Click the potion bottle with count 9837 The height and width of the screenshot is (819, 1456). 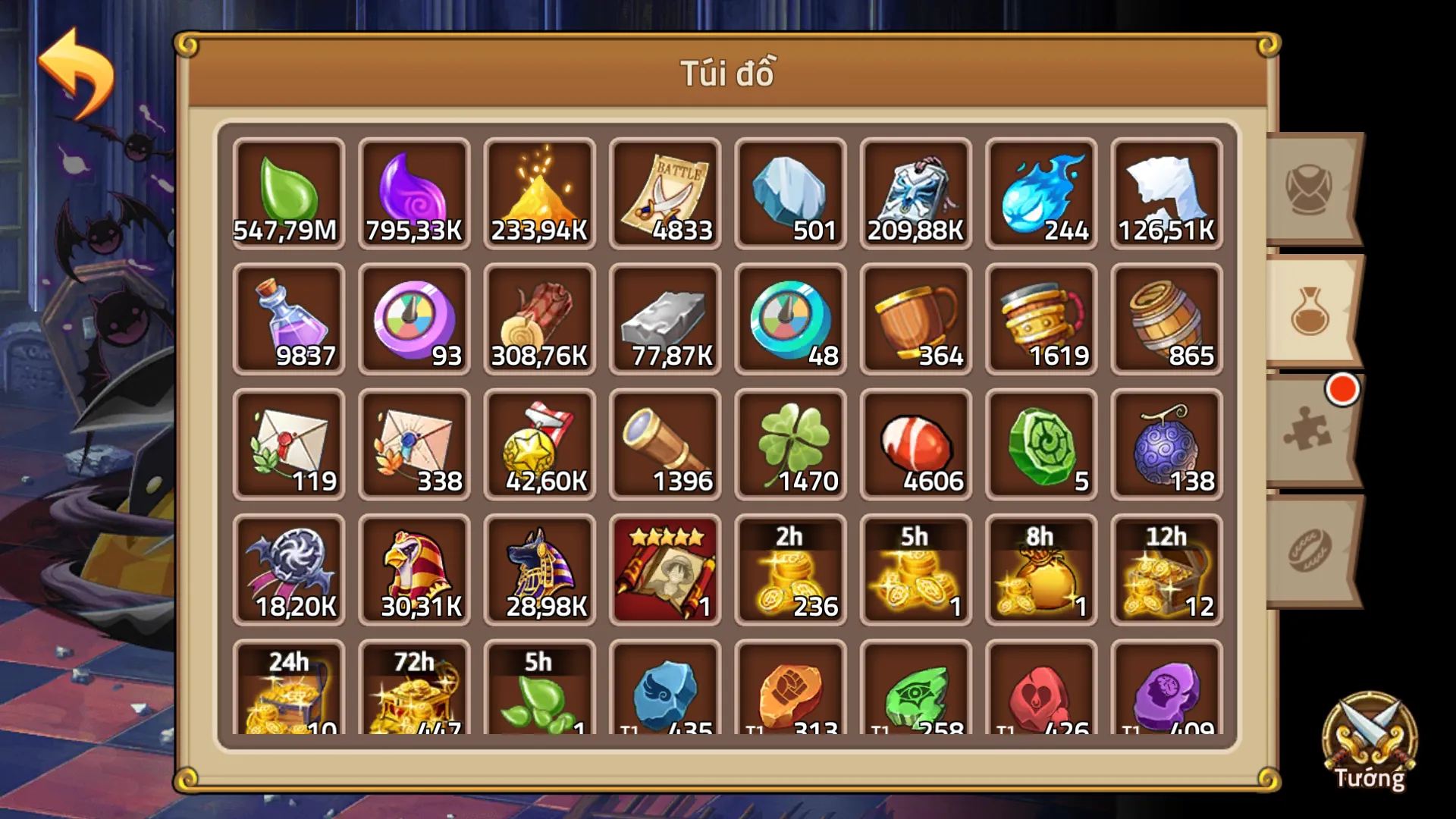288,318
